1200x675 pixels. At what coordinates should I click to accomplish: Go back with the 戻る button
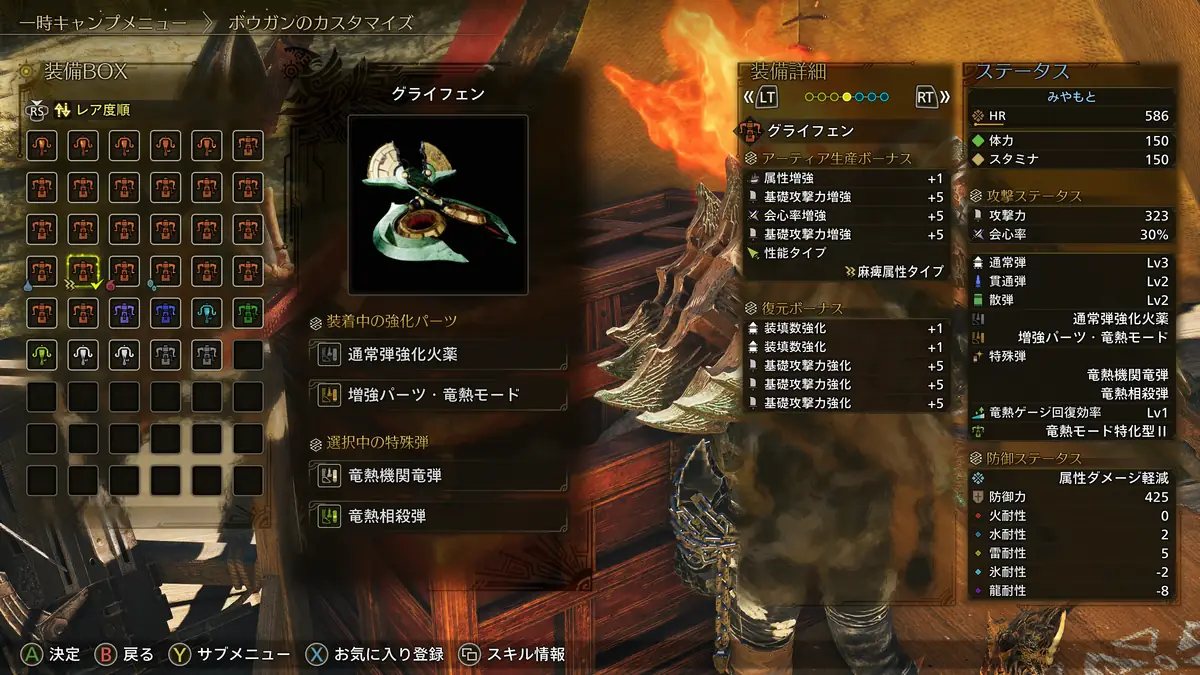(125, 655)
